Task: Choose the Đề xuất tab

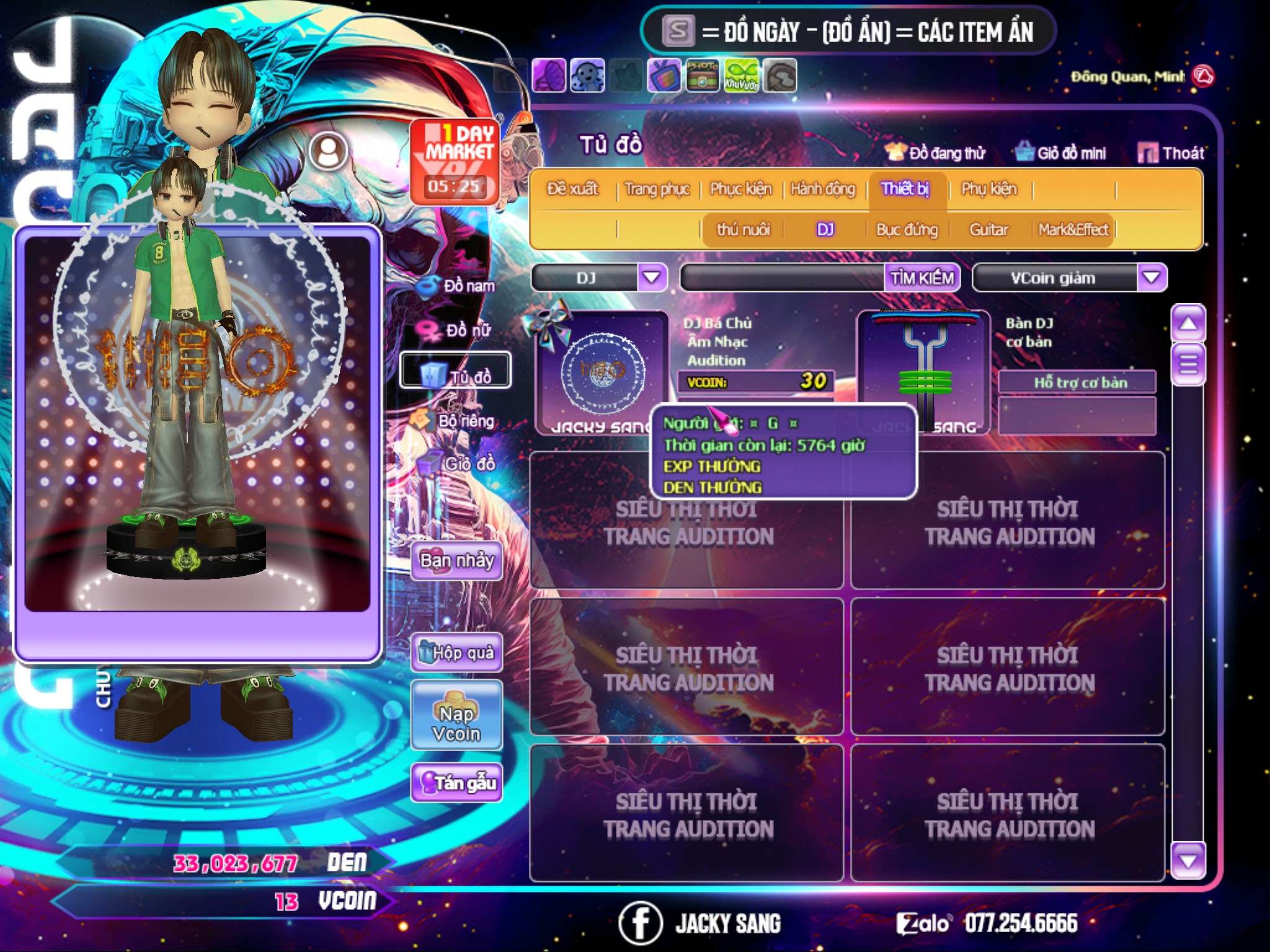Action: (x=572, y=189)
